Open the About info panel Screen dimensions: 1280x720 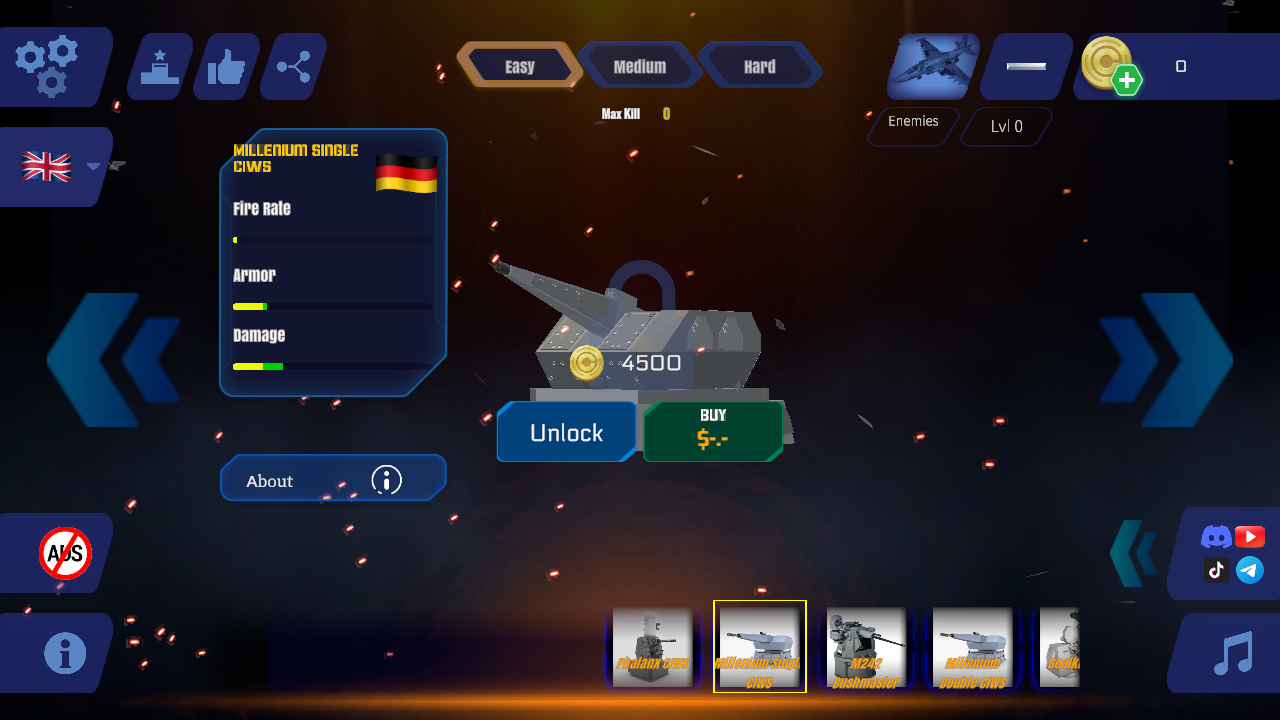[332, 480]
